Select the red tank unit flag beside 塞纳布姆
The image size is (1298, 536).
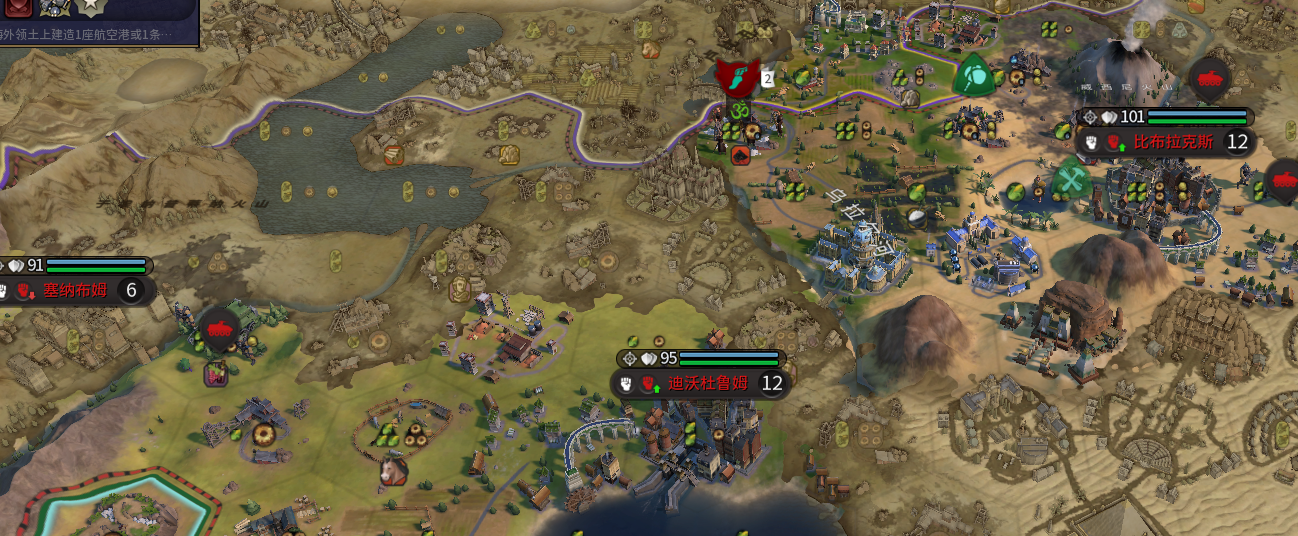[219, 328]
